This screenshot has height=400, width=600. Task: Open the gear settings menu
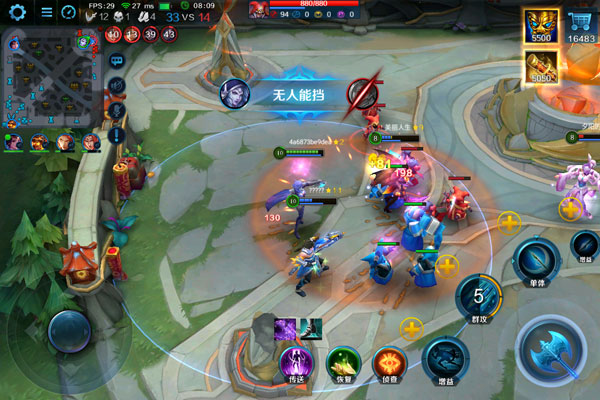[17, 13]
